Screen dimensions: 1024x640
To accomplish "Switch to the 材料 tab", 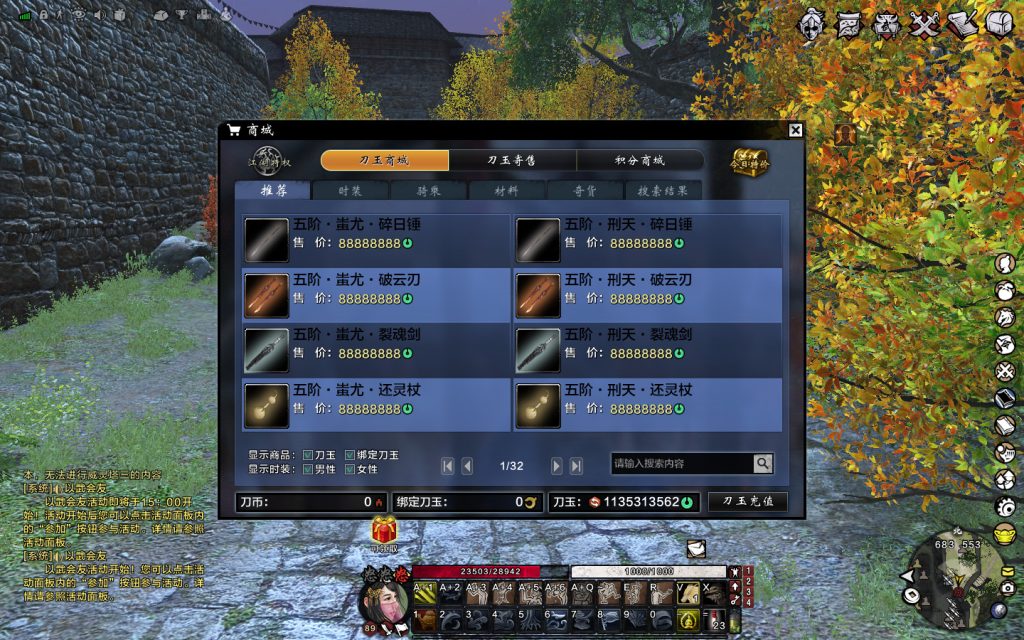I will (507, 190).
